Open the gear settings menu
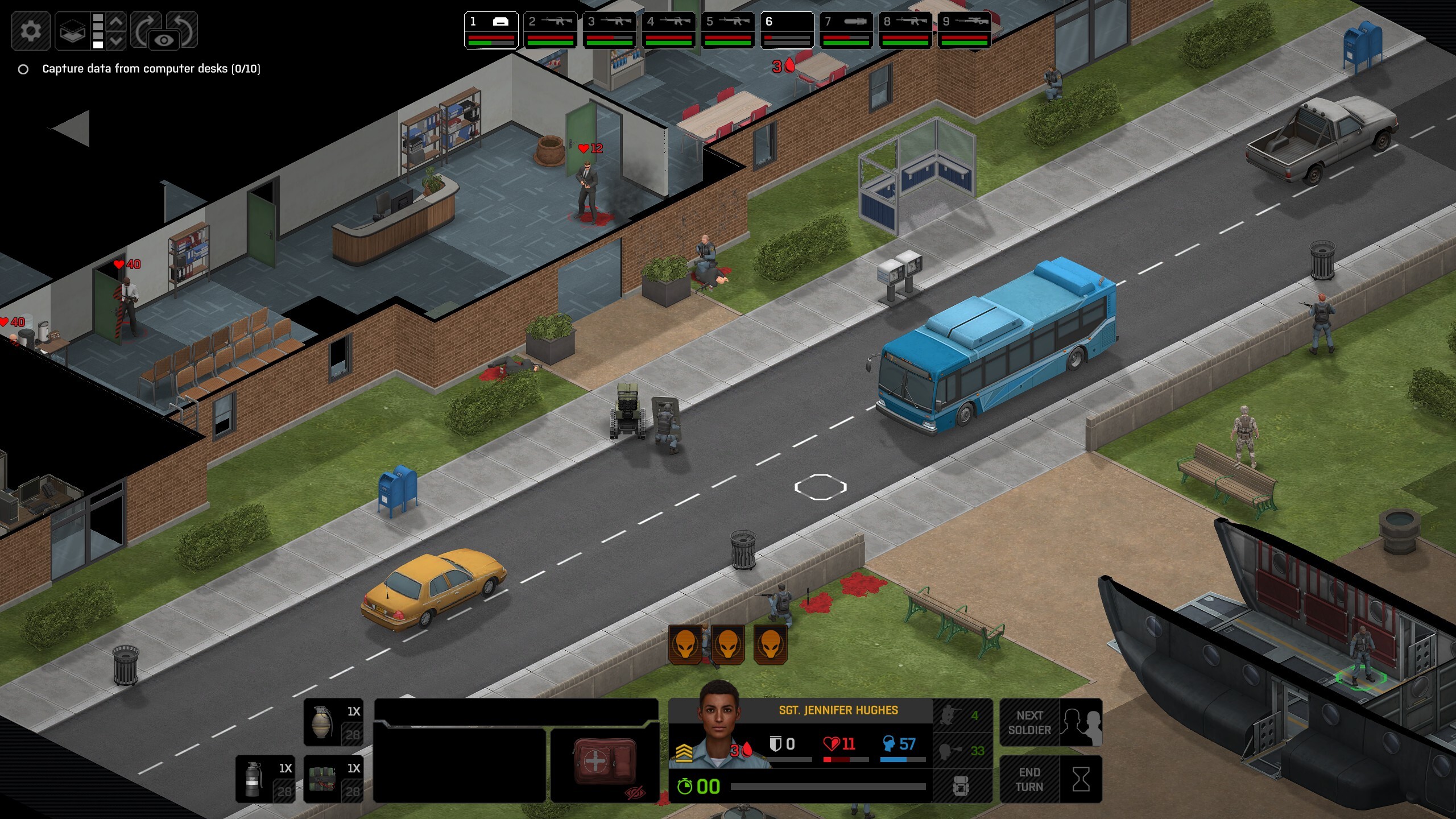 [31, 30]
